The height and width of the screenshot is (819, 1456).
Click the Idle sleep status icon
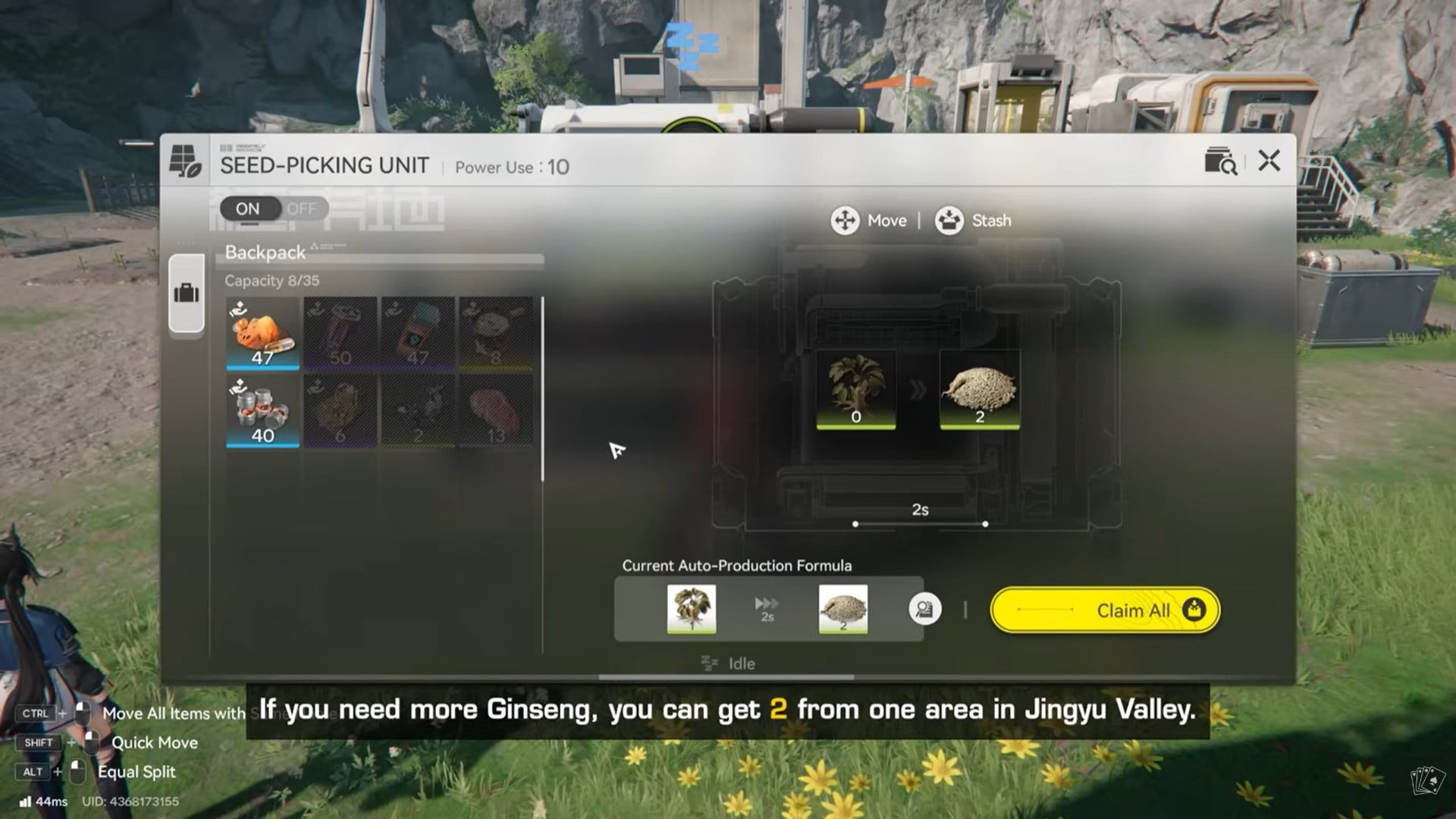point(708,664)
